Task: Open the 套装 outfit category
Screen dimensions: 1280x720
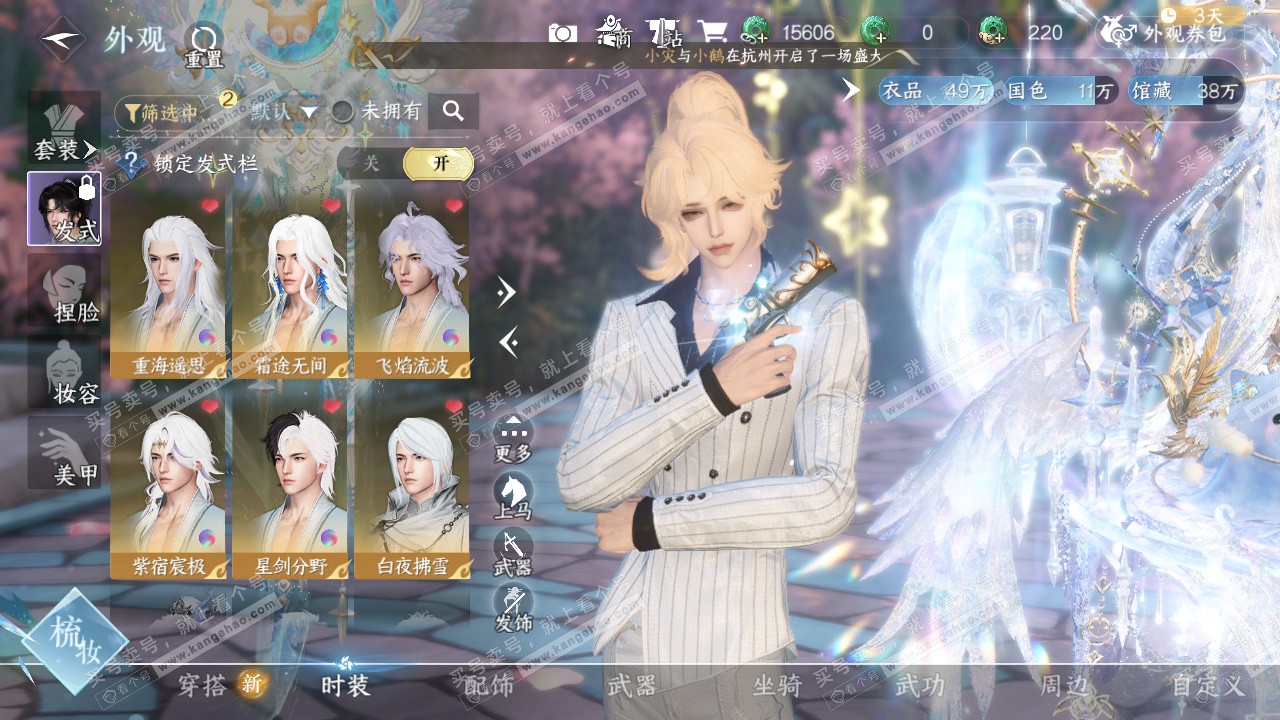Action: tap(64, 129)
